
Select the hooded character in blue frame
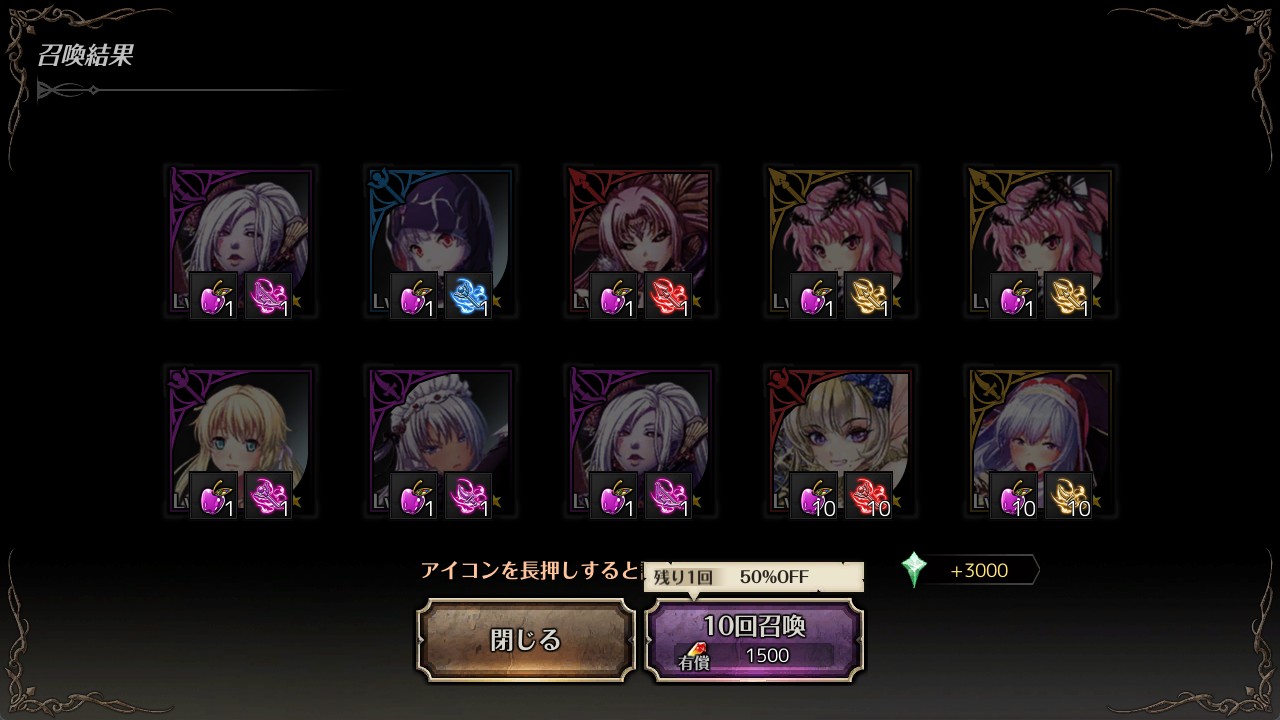point(441,242)
